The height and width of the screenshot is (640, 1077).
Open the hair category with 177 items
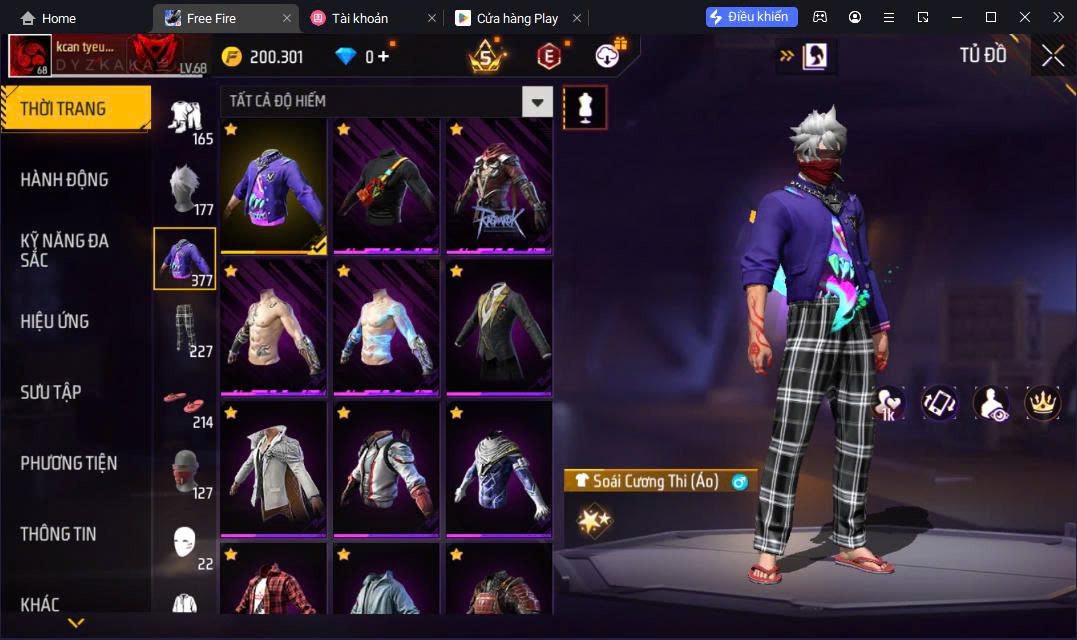click(x=183, y=187)
